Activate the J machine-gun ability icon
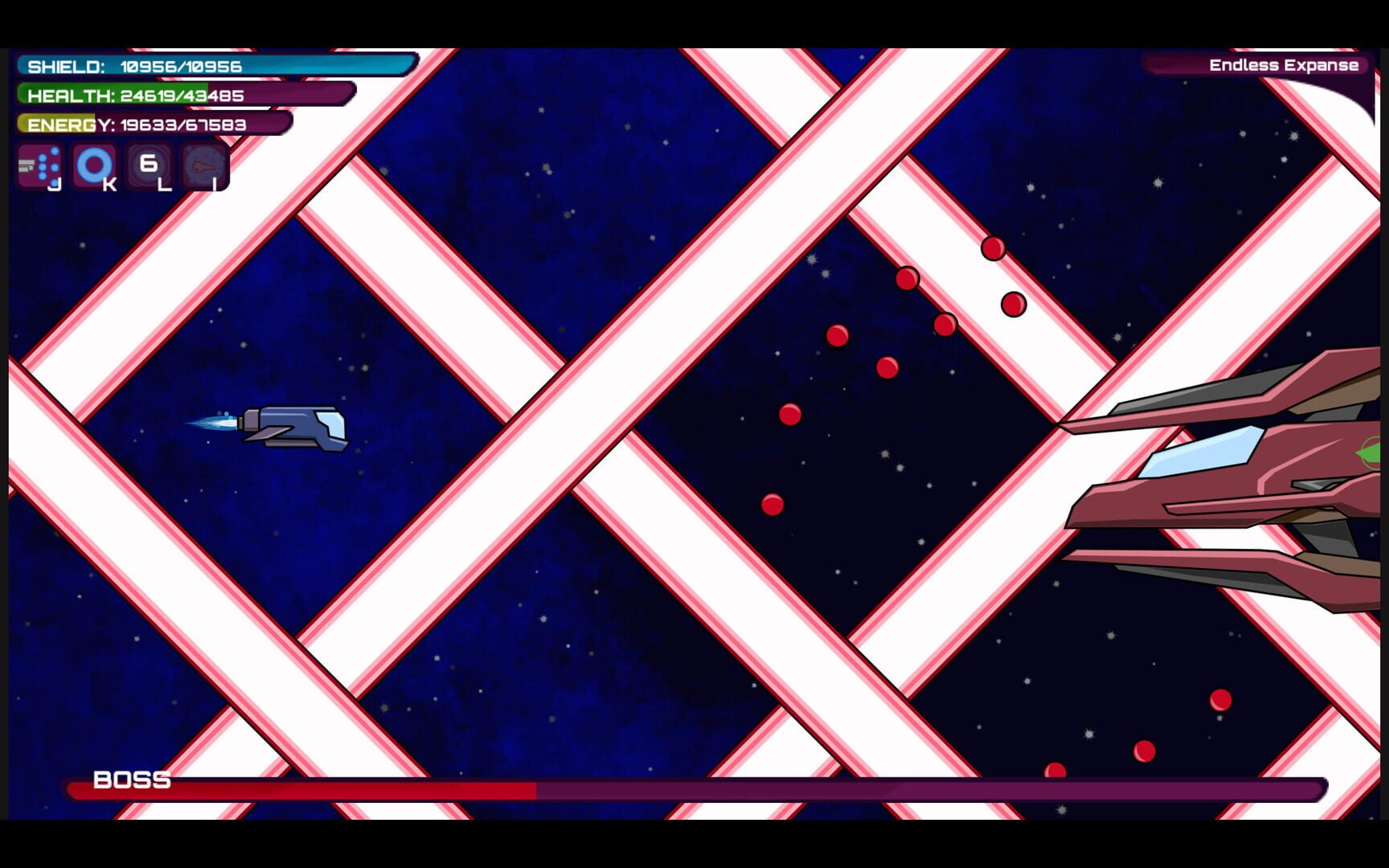Image resolution: width=1389 pixels, height=868 pixels. click(x=40, y=166)
